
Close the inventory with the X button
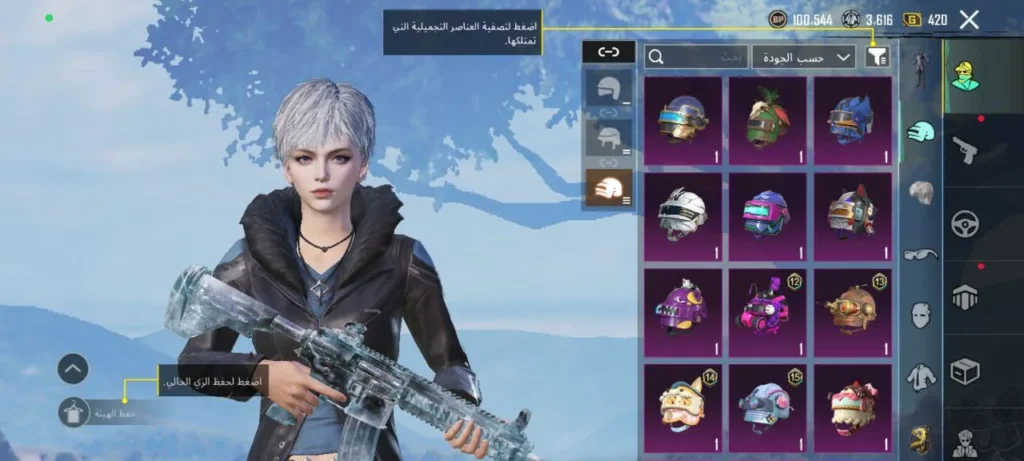tap(968, 19)
